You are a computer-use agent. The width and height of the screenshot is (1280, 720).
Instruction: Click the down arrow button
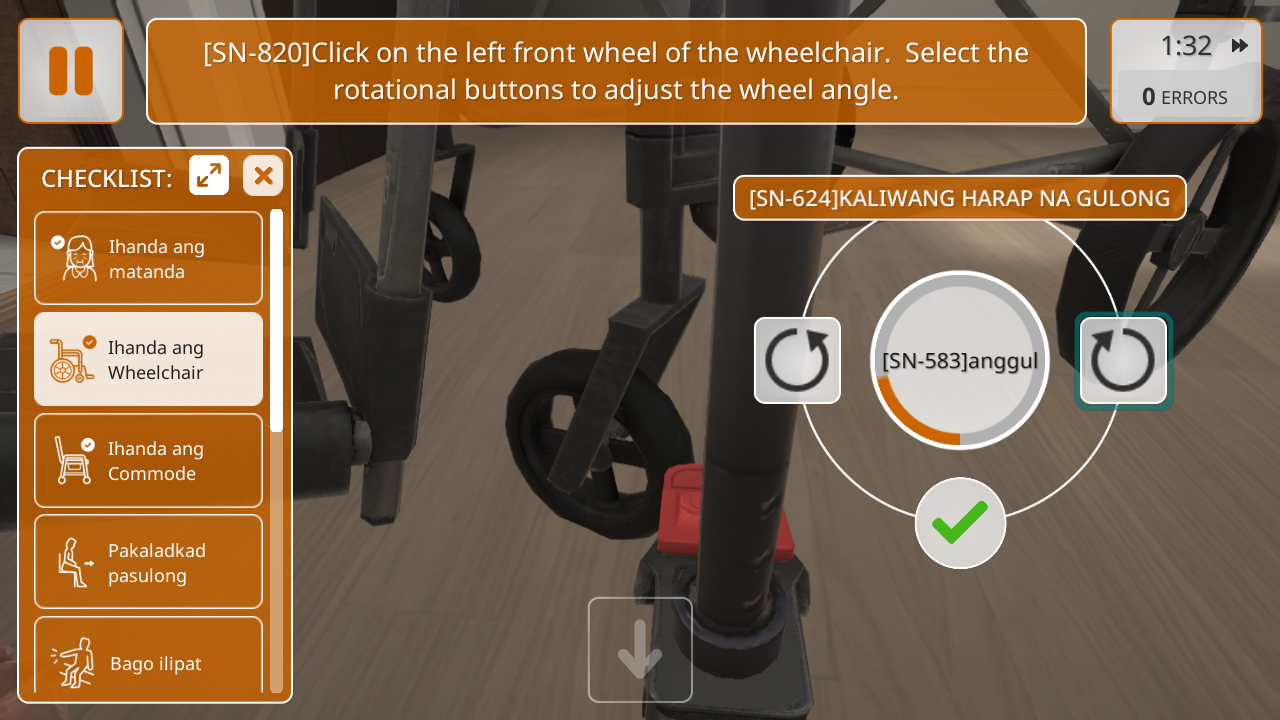pos(640,650)
